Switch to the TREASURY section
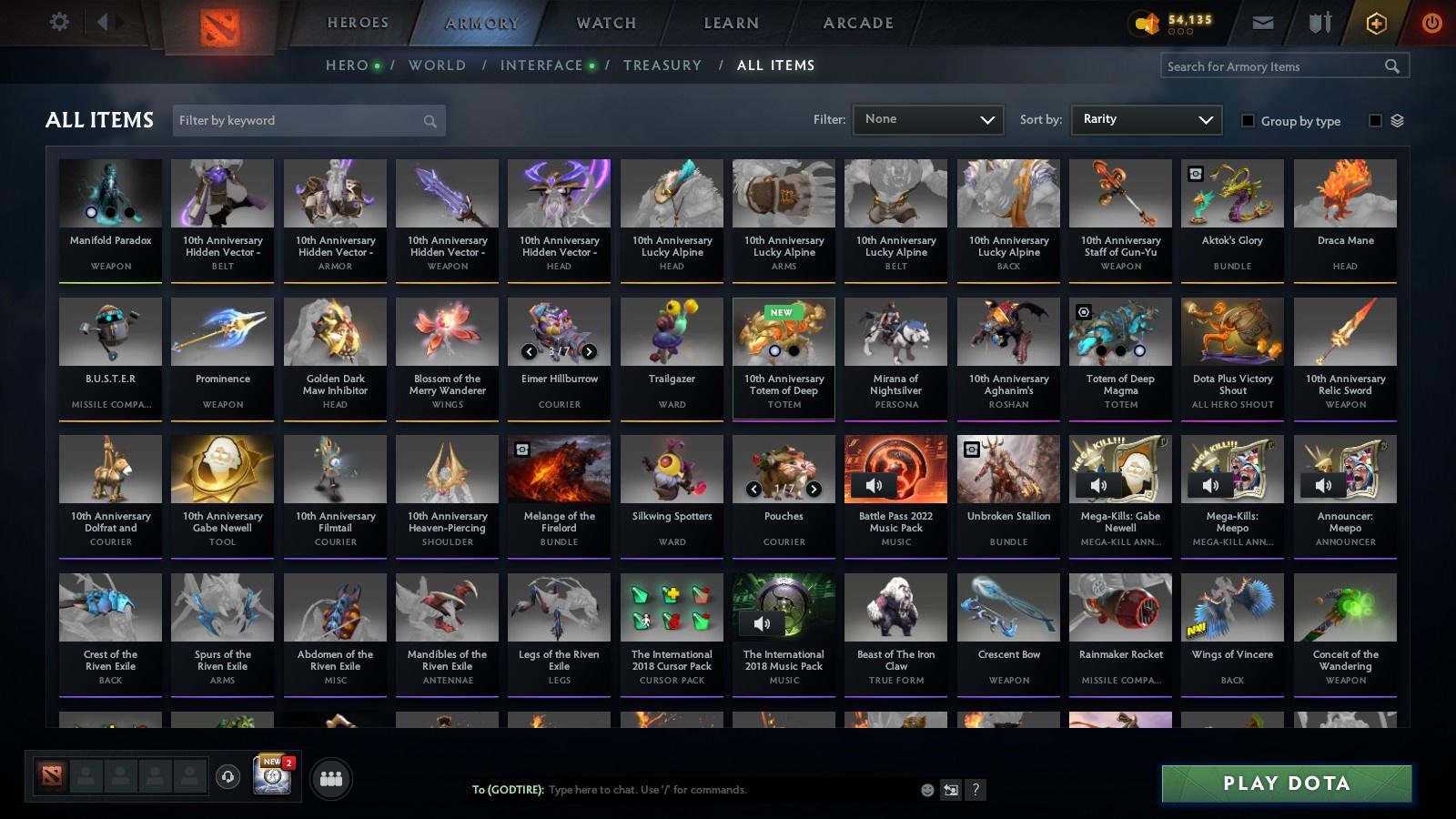The width and height of the screenshot is (1456, 819). [x=662, y=65]
